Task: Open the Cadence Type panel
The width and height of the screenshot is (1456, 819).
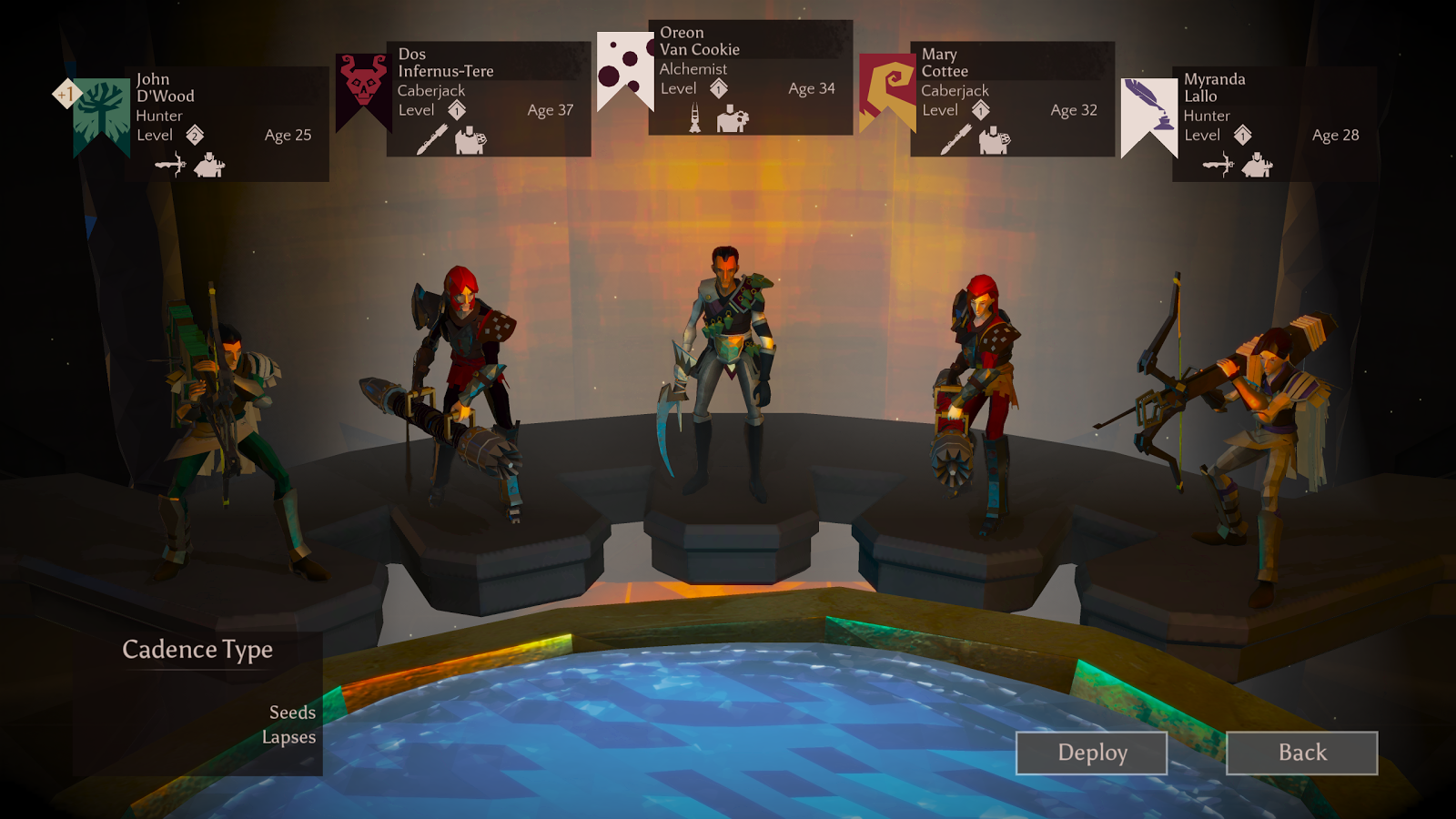Action: 197,650
